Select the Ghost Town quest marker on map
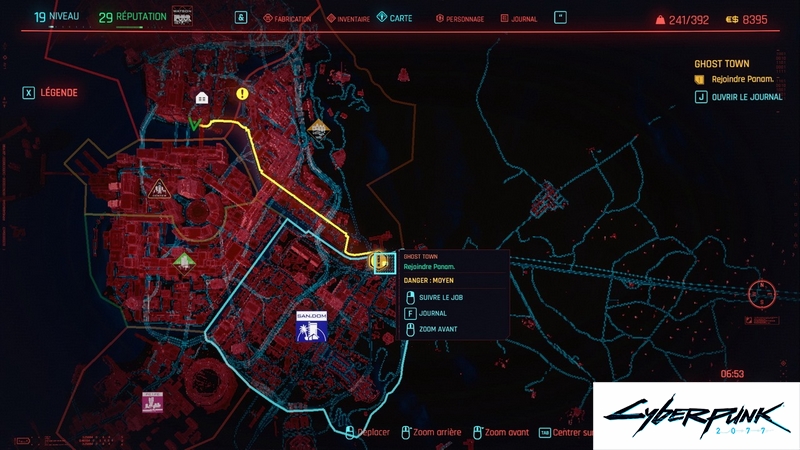This screenshot has width=800, height=450. 380,262
